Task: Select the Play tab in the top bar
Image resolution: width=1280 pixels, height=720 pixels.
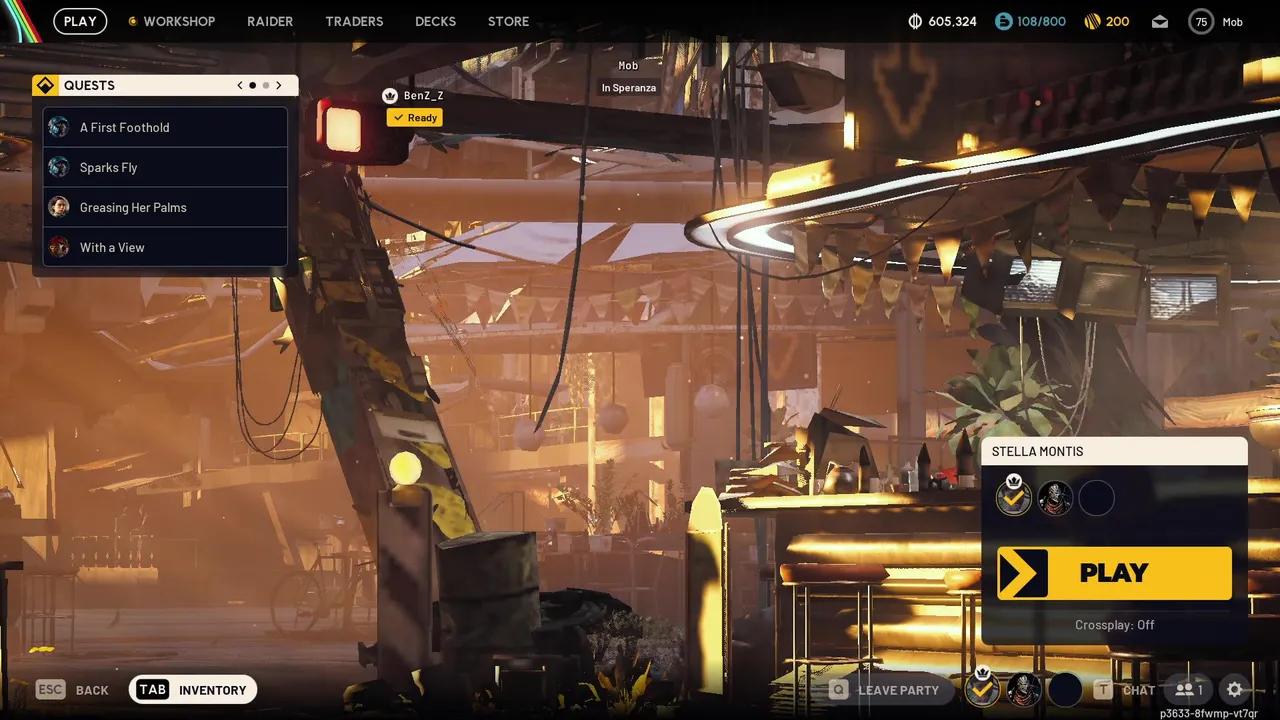Action: (80, 21)
